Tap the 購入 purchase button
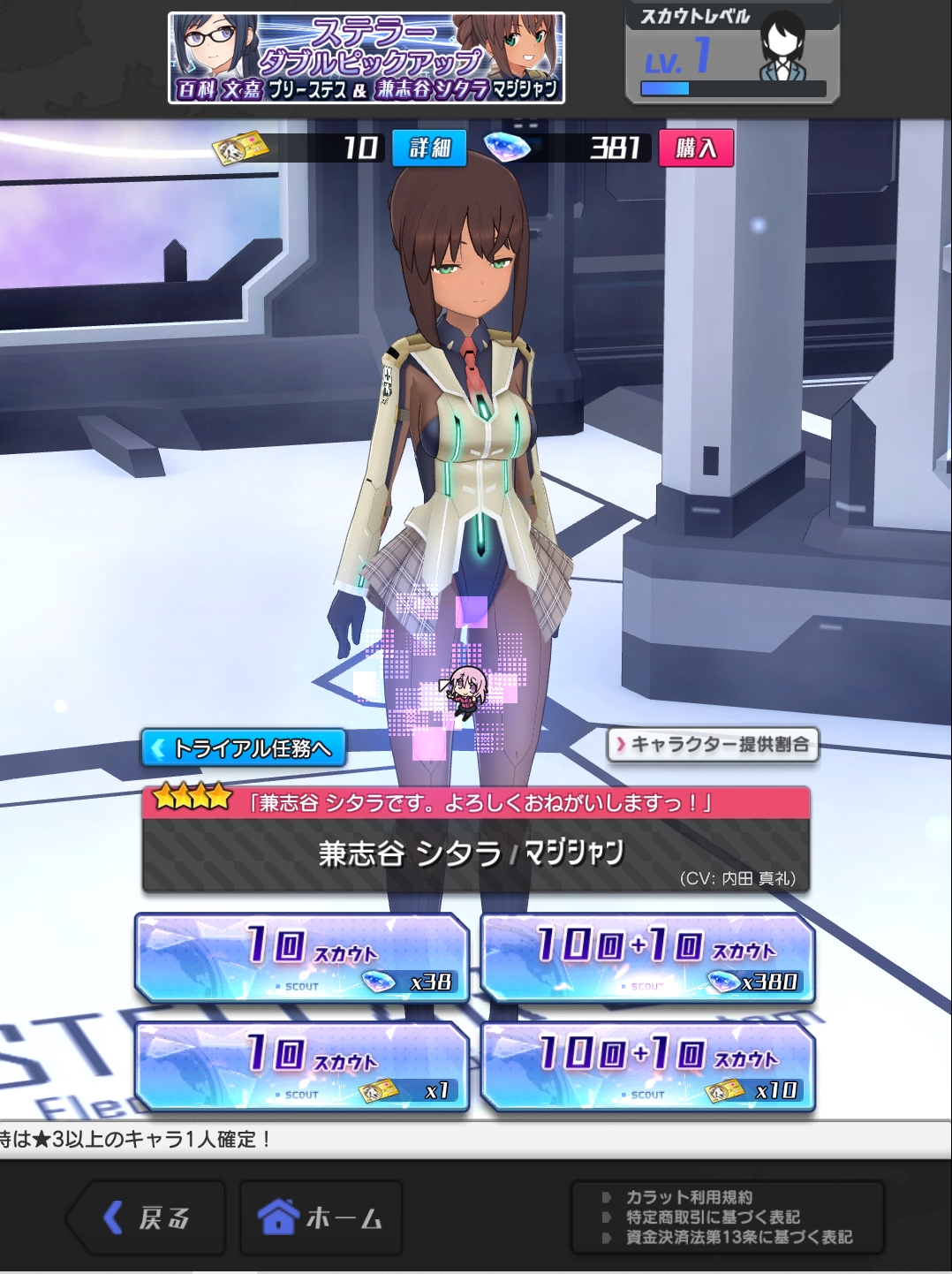952x1274 pixels. click(x=696, y=148)
